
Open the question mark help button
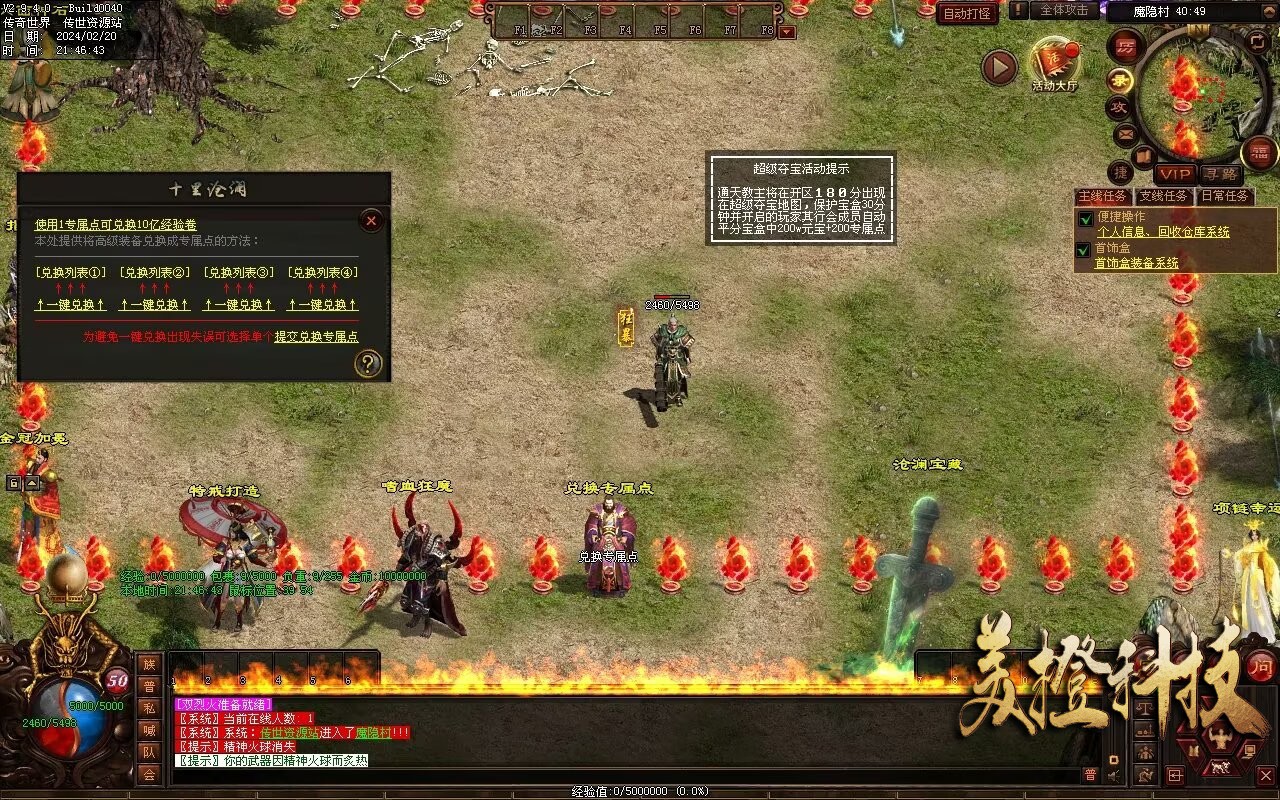[x=368, y=364]
